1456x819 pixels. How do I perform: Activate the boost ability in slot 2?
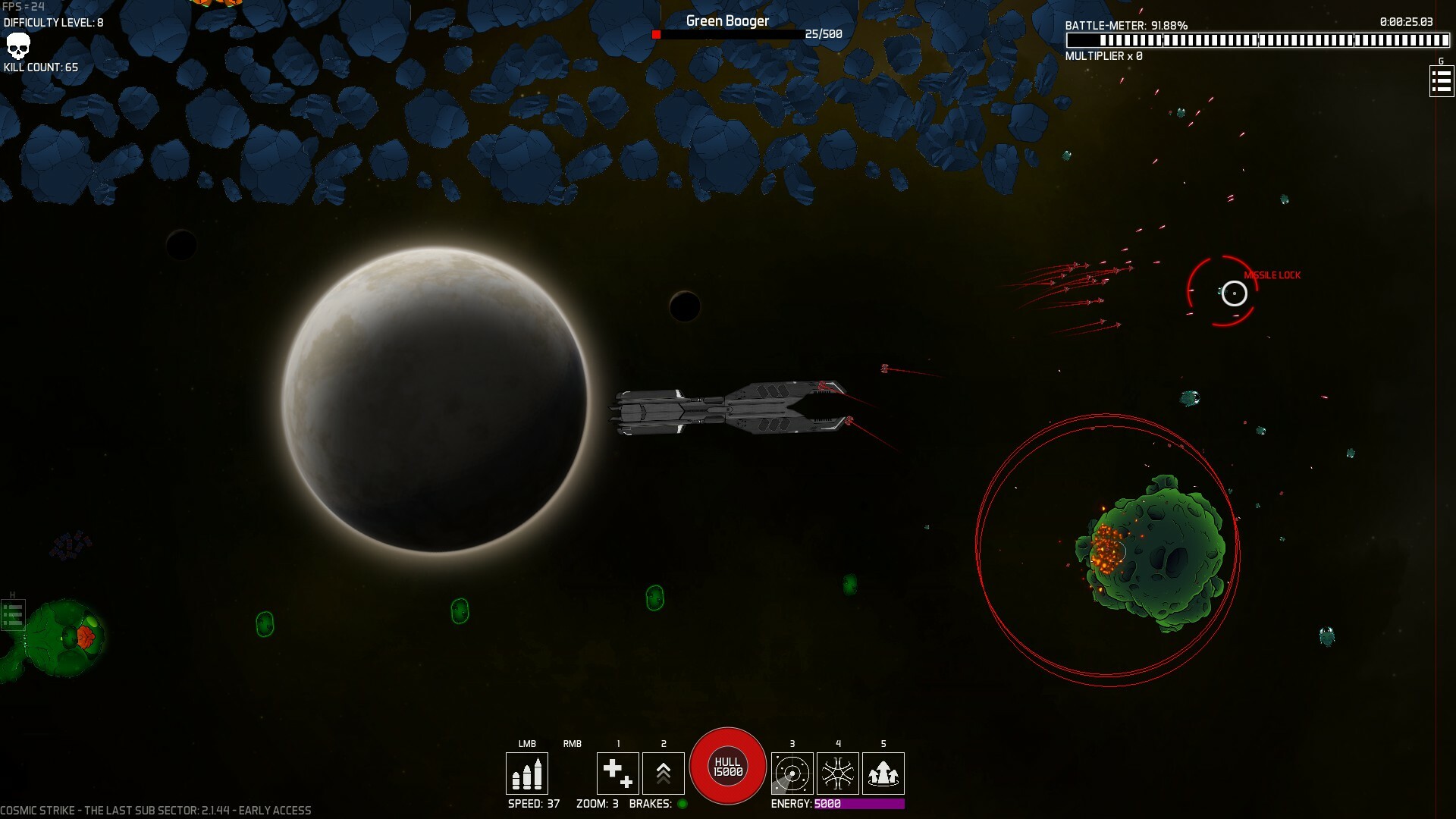point(664,773)
